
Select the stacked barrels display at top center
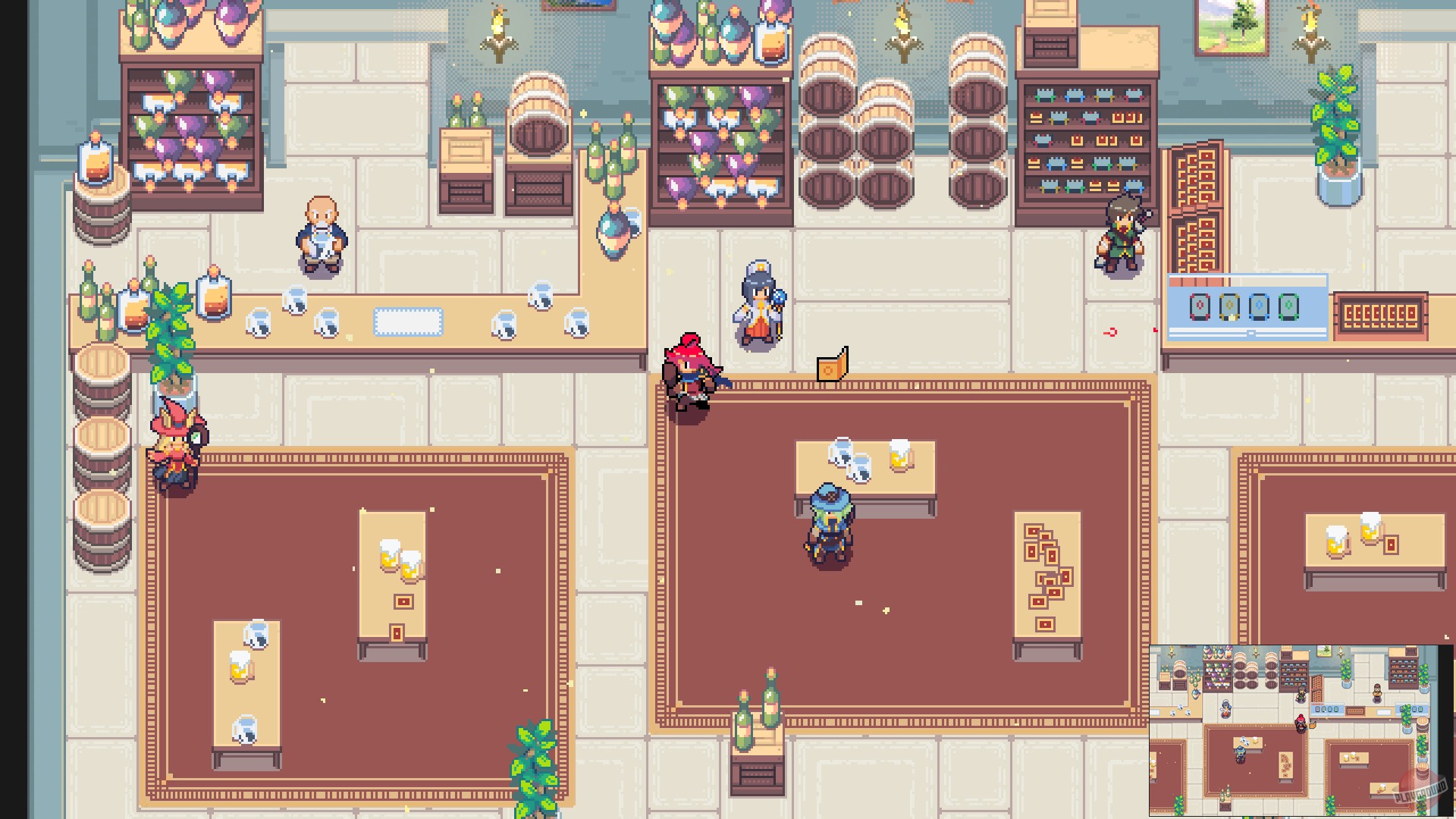849,121
